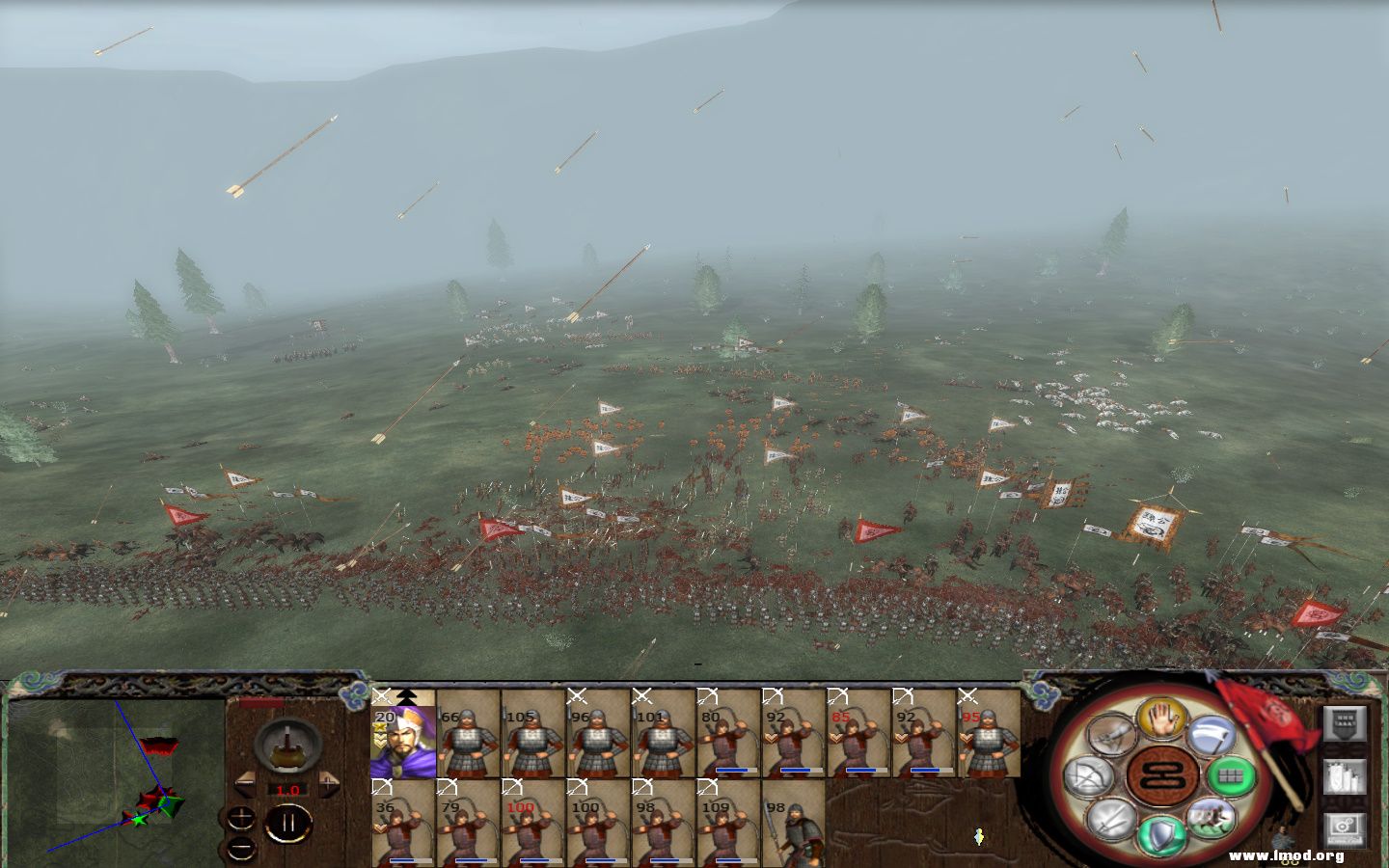The width and height of the screenshot is (1389, 868).
Task: Order halt with the hand icon
Action: click(1161, 719)
